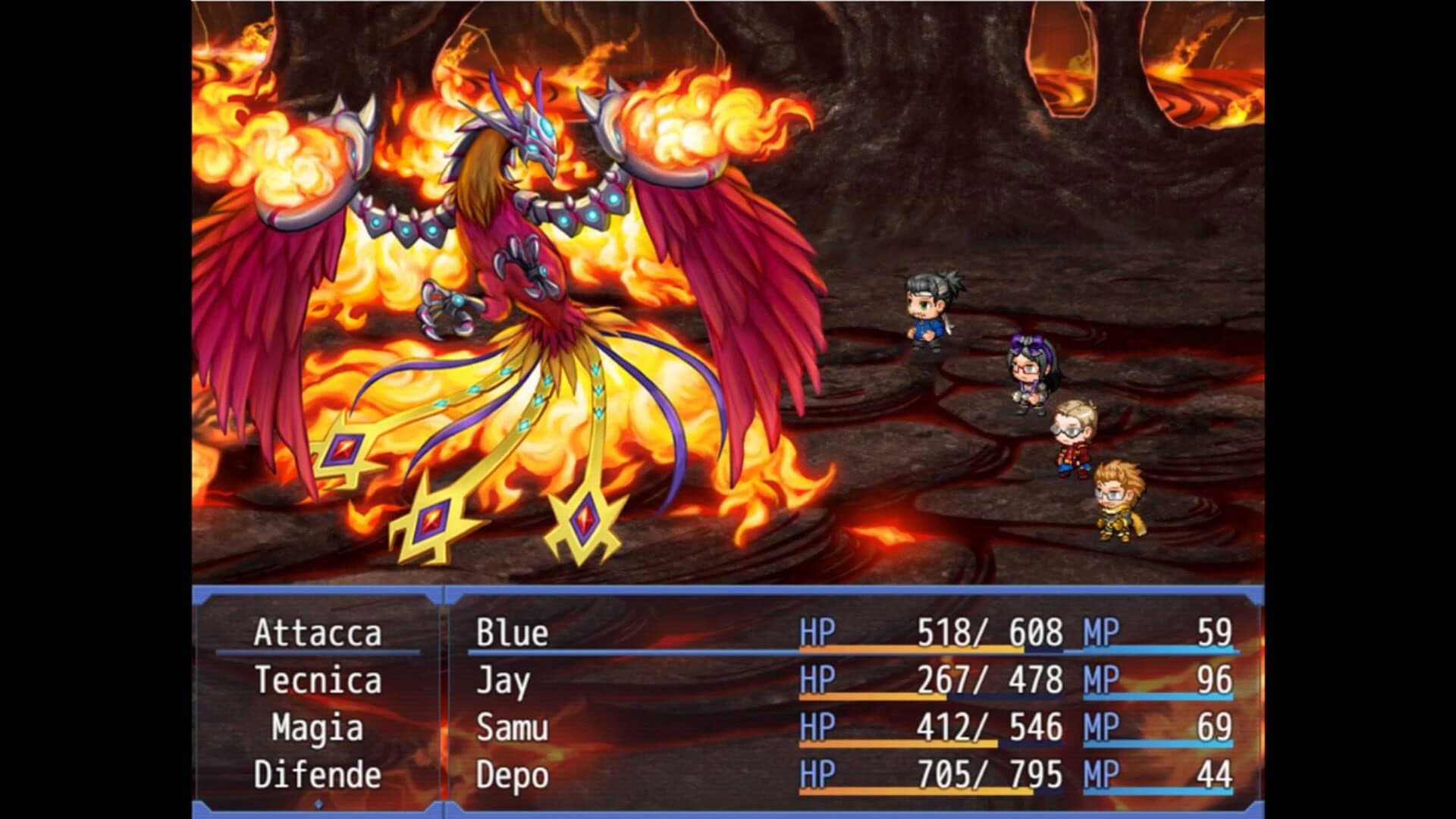Viewport: 1456px width, 819px height.
Task: Select Samu in the party status window
Action: 510,726
